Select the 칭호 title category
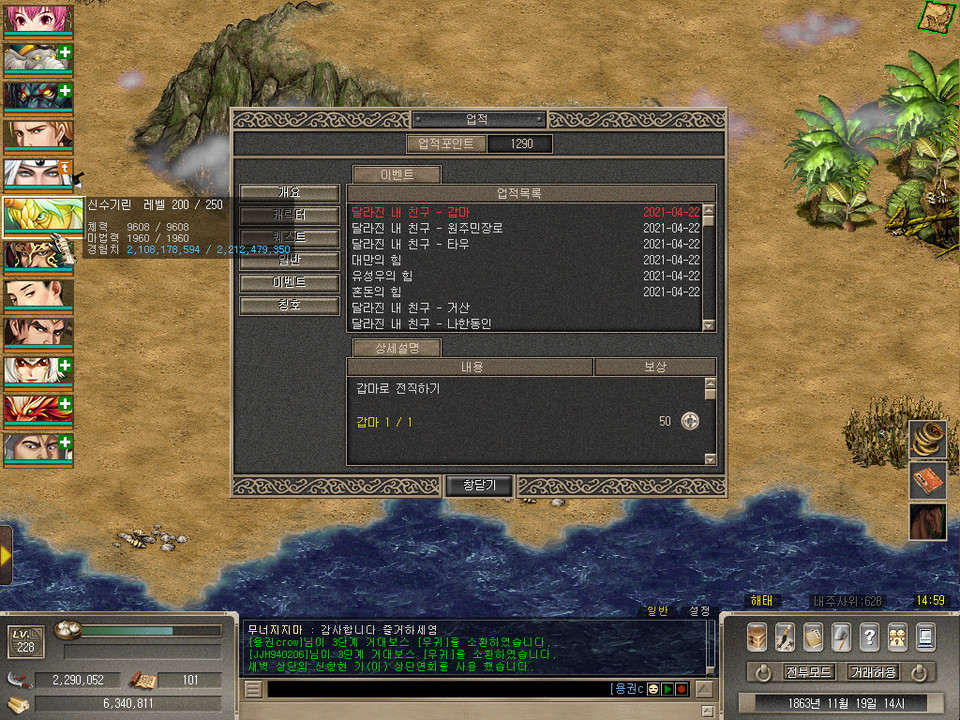The width and height of the screenshot is (960, 720). pos(289,305)
